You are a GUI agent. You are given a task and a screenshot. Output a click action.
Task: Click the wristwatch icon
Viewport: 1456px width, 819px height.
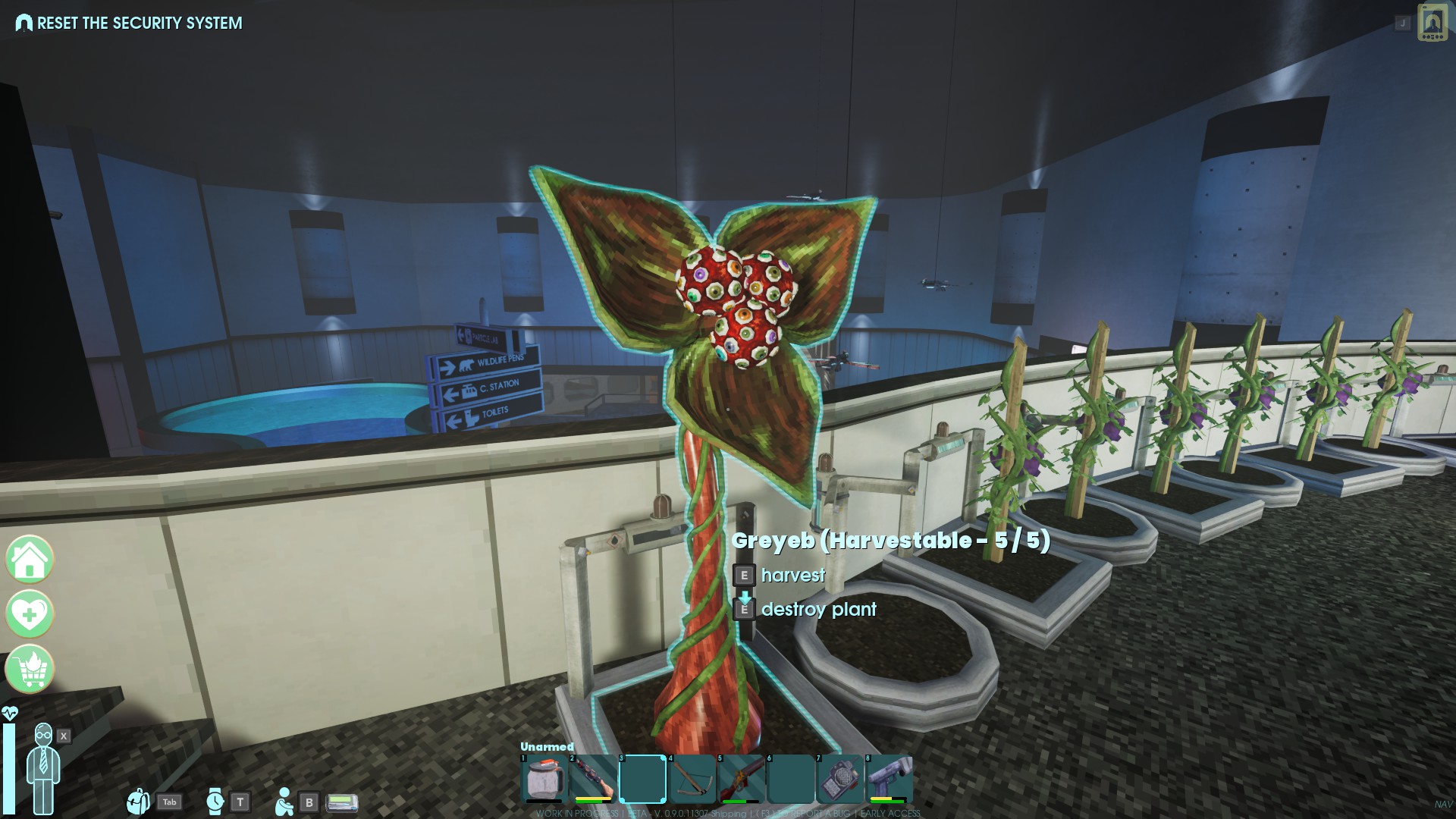coord(215,801)
